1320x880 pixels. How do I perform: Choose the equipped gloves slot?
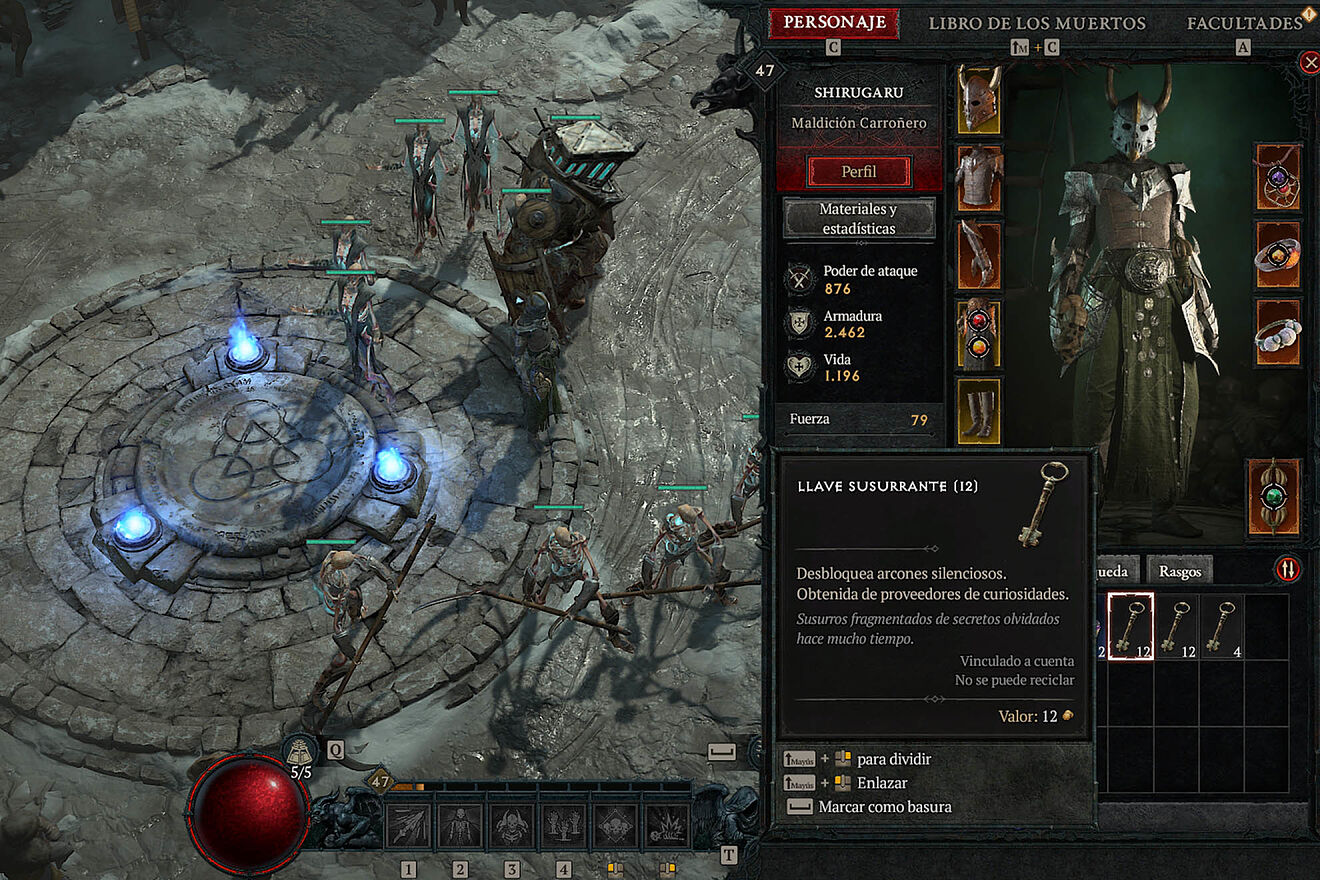tap(979, 255)
